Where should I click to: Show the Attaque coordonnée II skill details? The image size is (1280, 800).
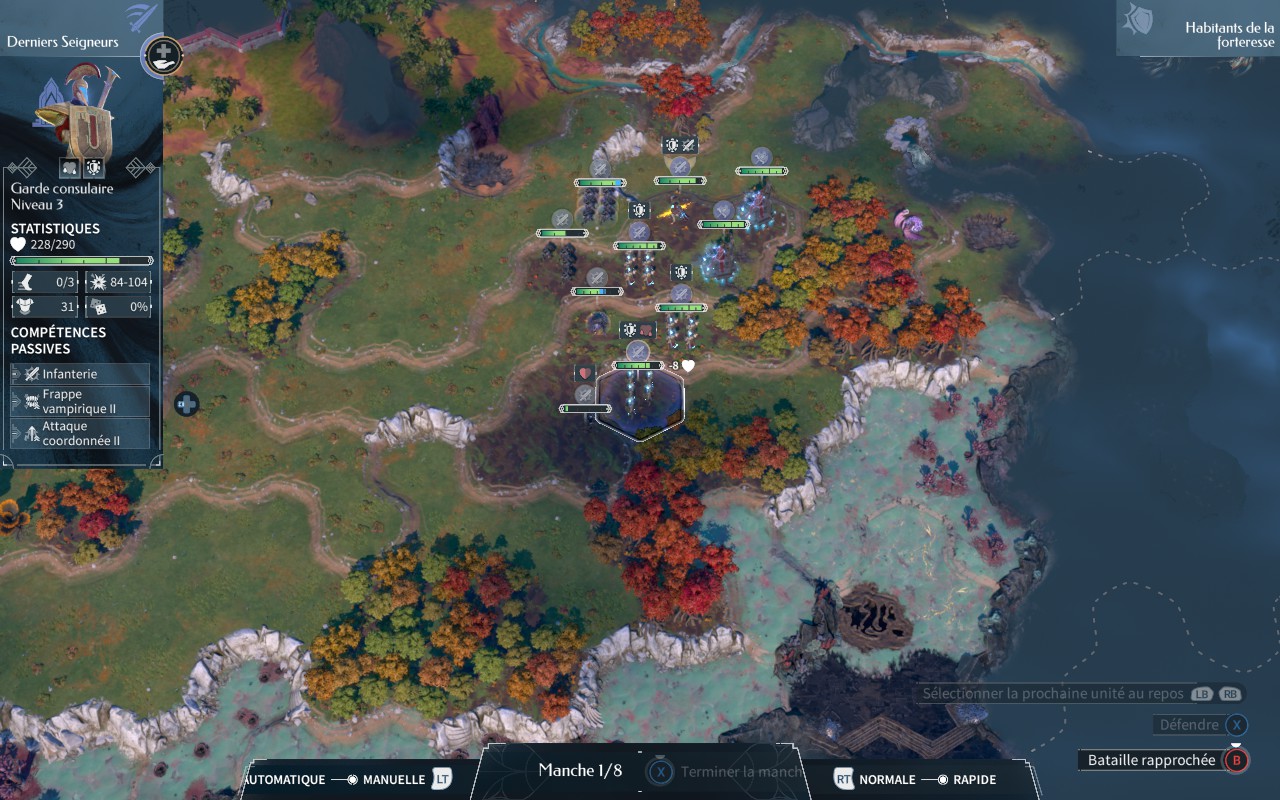[x=80, y=434]
